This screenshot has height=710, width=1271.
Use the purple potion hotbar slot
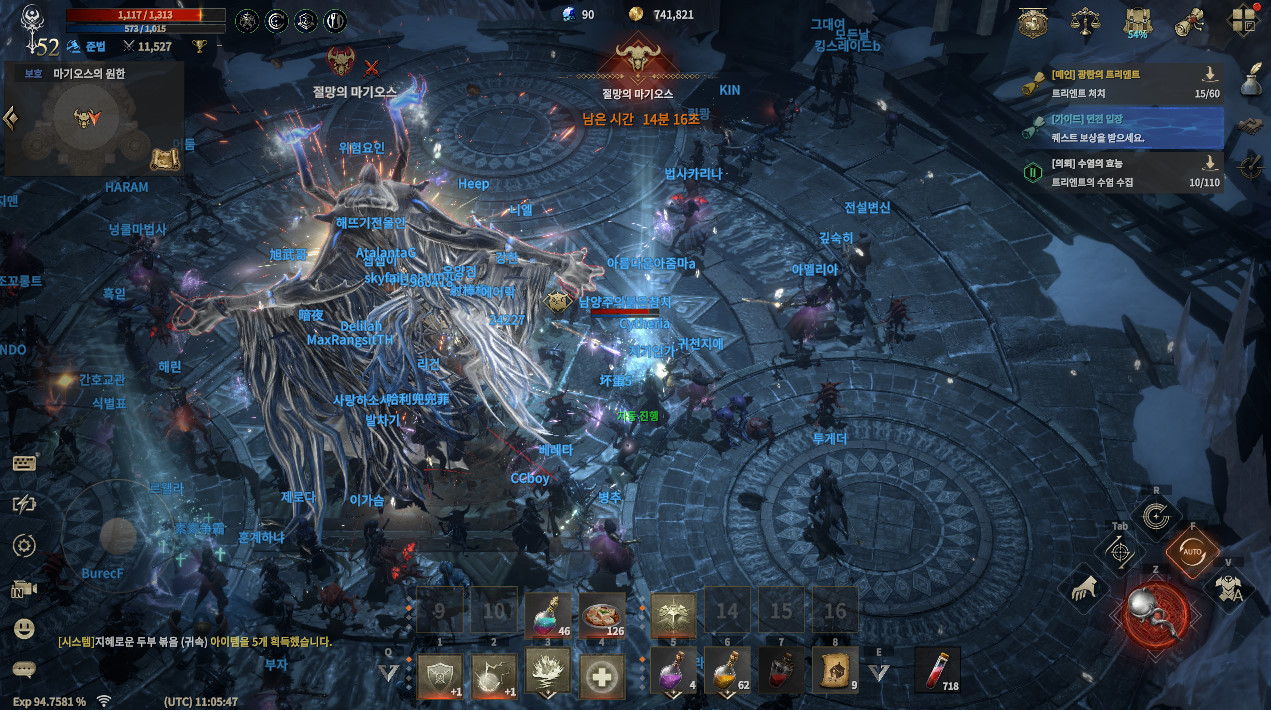pyautogui.click(x=673, y=669)
